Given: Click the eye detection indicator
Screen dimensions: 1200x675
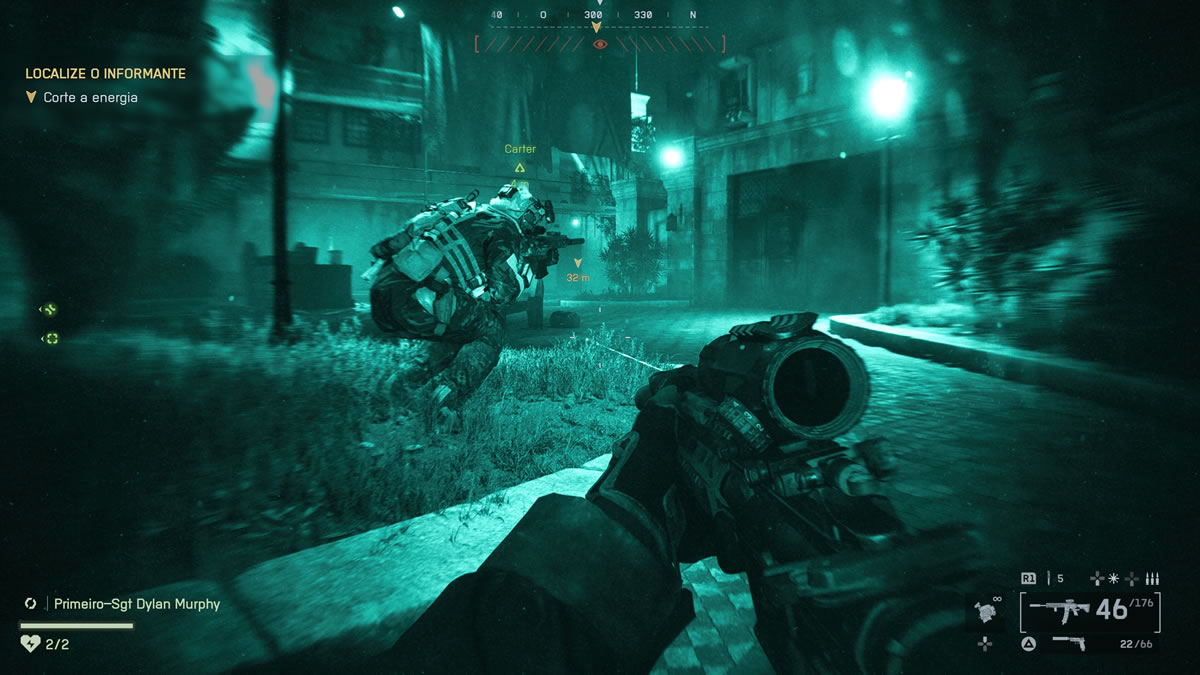Looking at the screenshot, I should click(x=599, y=44).
